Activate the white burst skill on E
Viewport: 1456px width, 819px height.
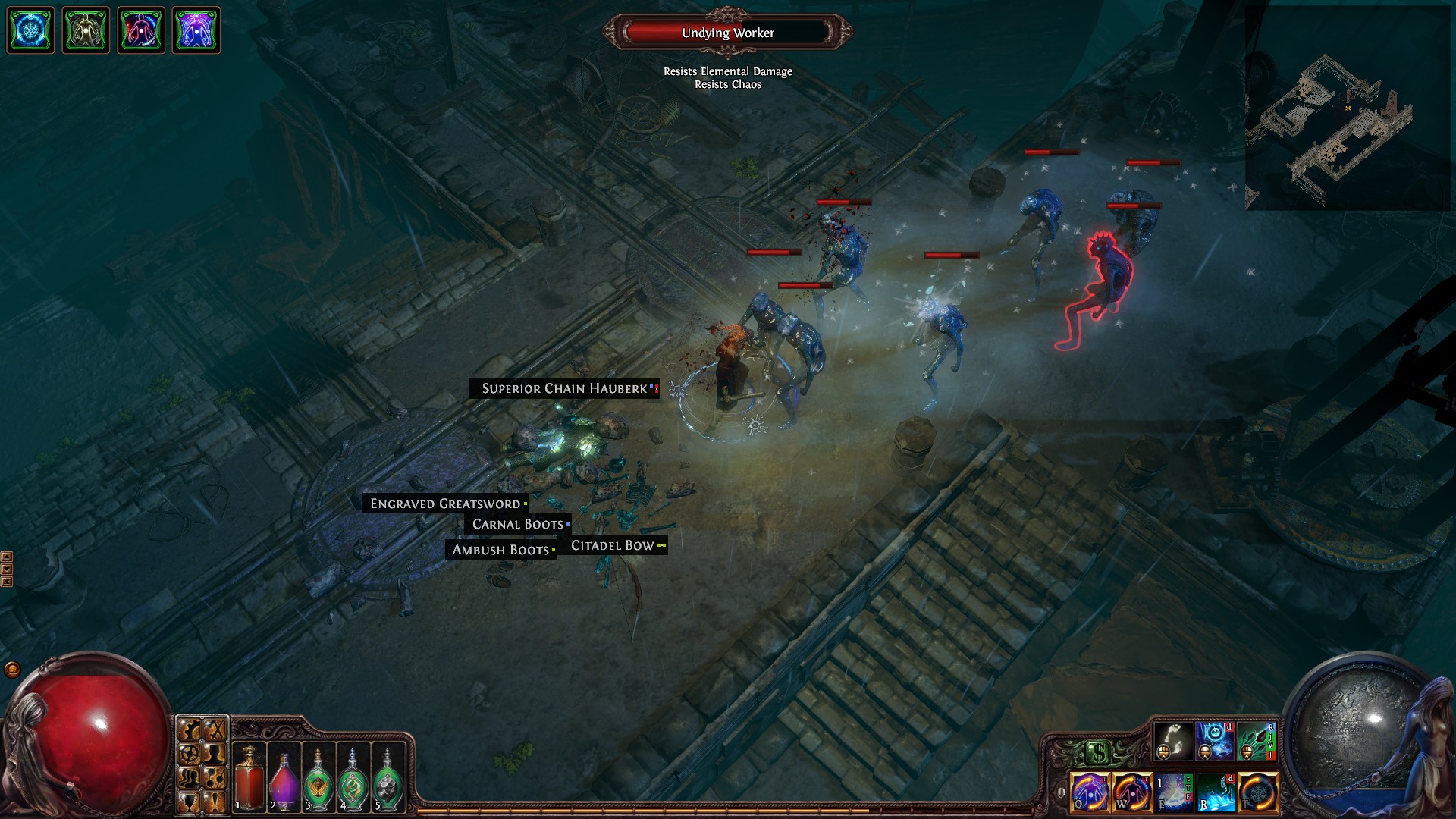click(1174, 792)
